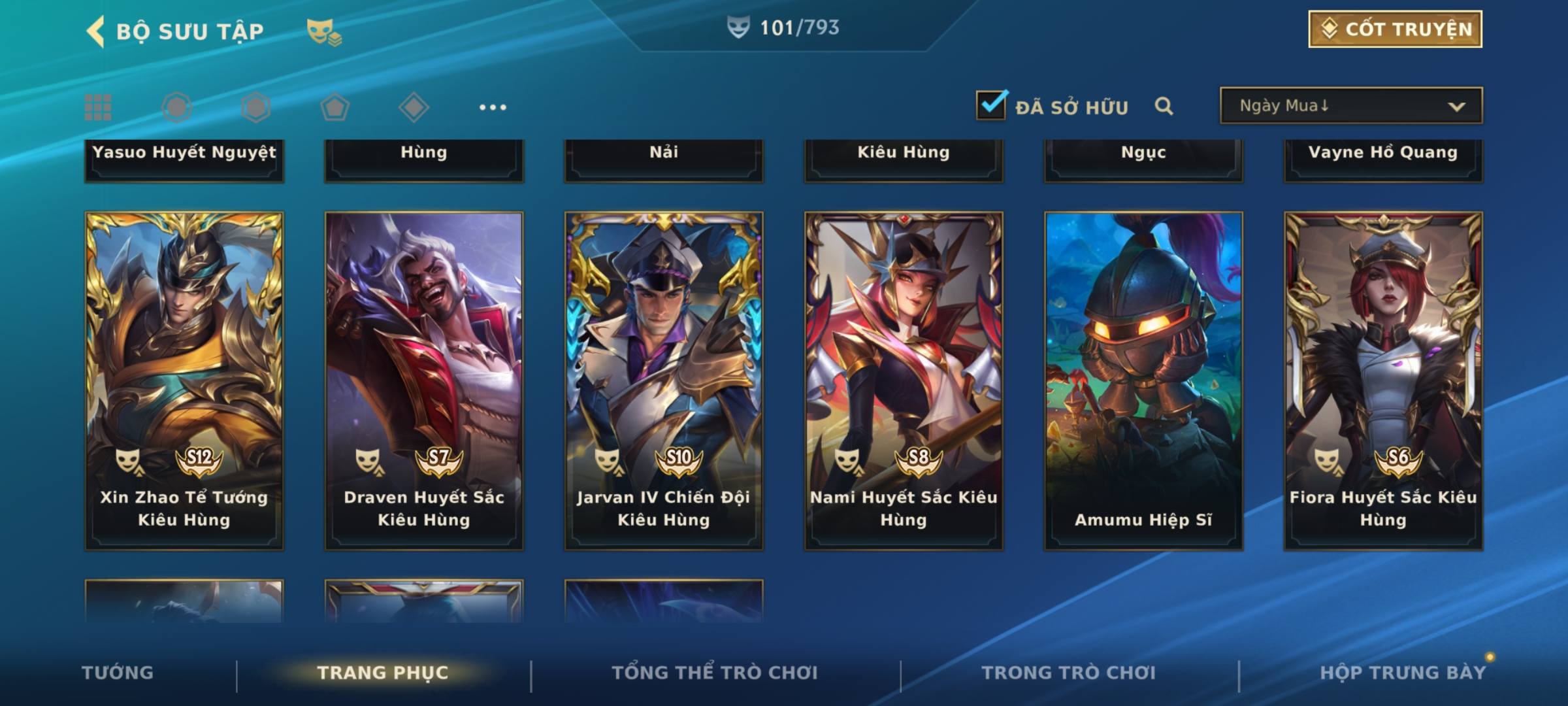Viewport: 1568px width, 706px height.
Task: Choose the pentagon rarity filter
Action: tap(335, 107)
